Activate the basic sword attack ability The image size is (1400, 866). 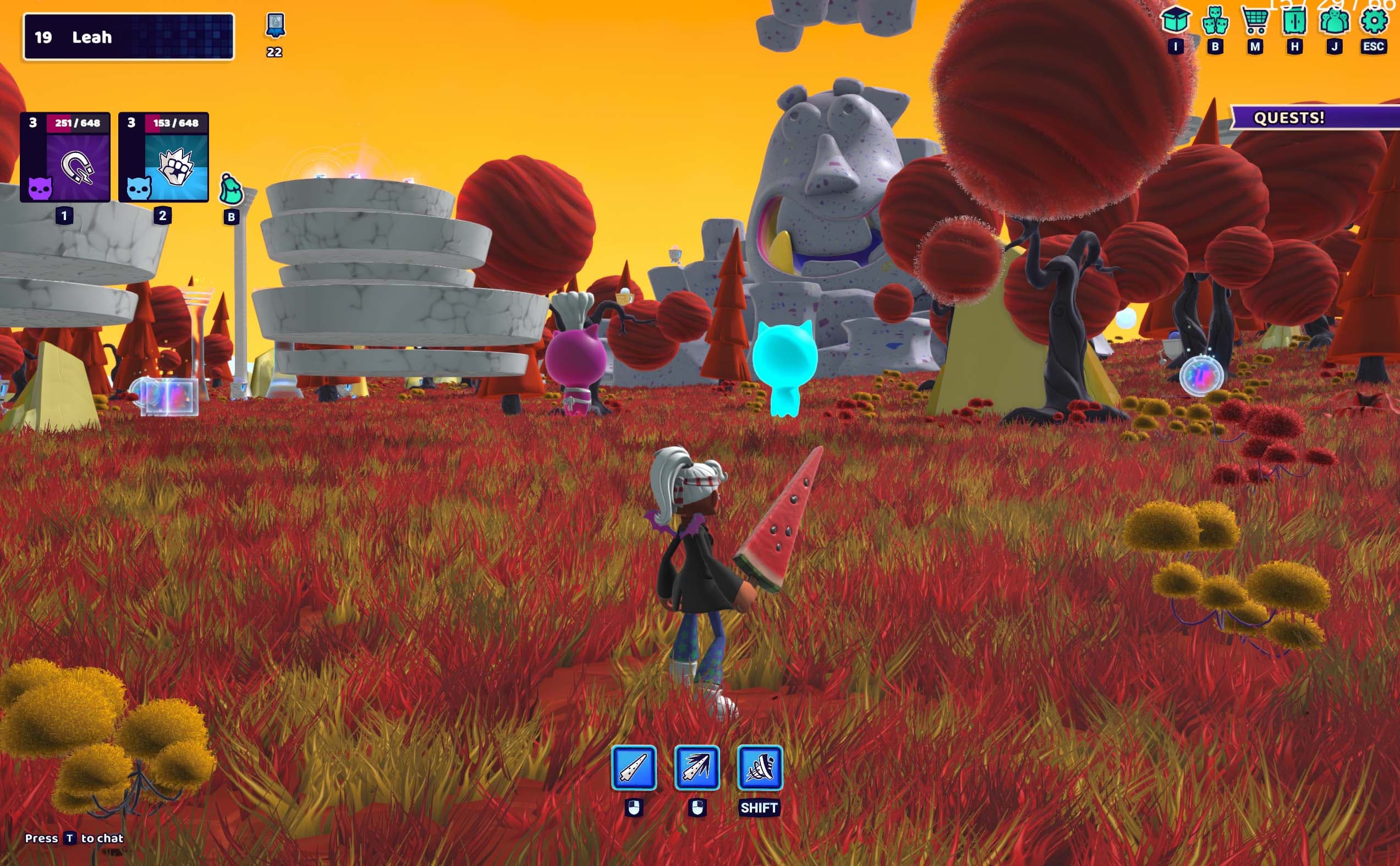pos(634,768)
